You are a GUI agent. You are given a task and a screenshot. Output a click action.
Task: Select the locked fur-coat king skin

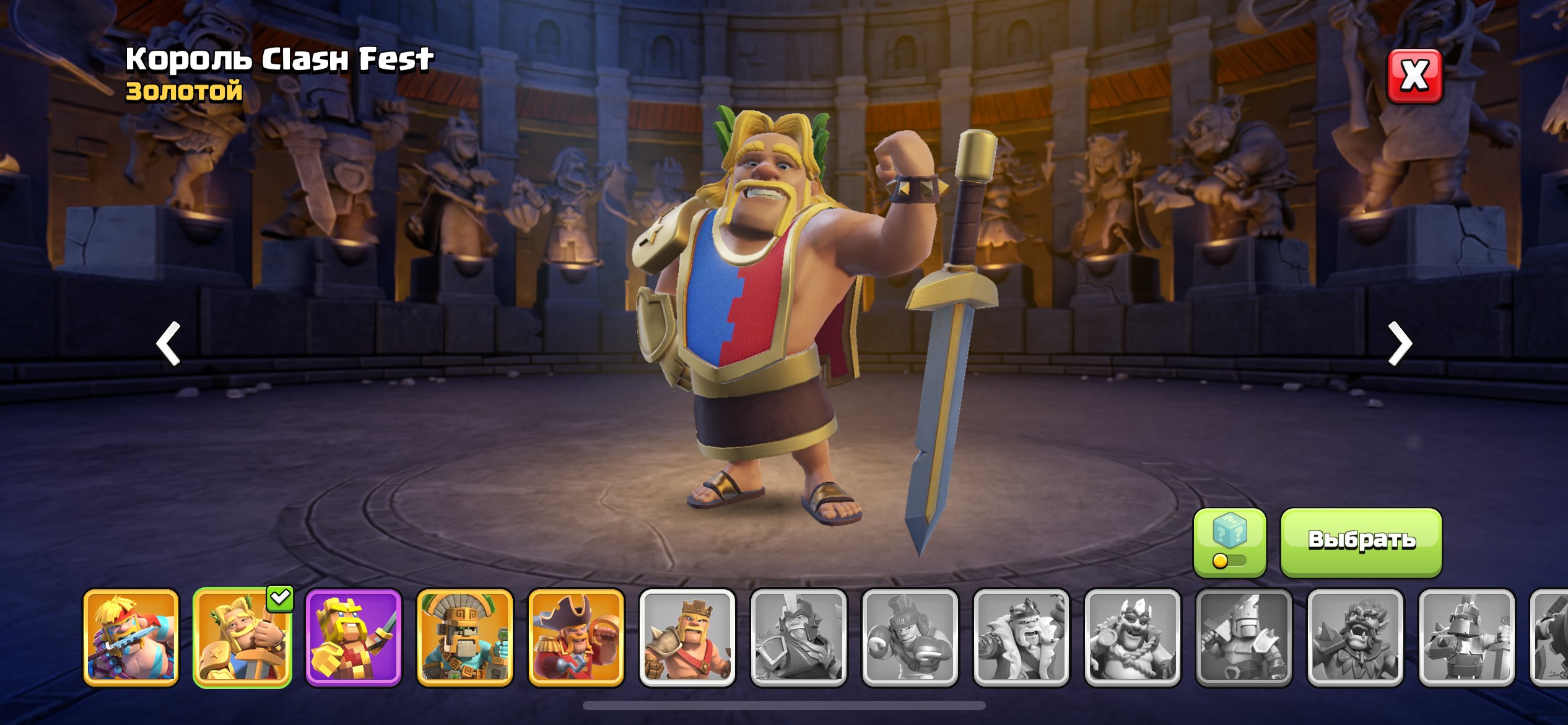[x=1021, y=638]
